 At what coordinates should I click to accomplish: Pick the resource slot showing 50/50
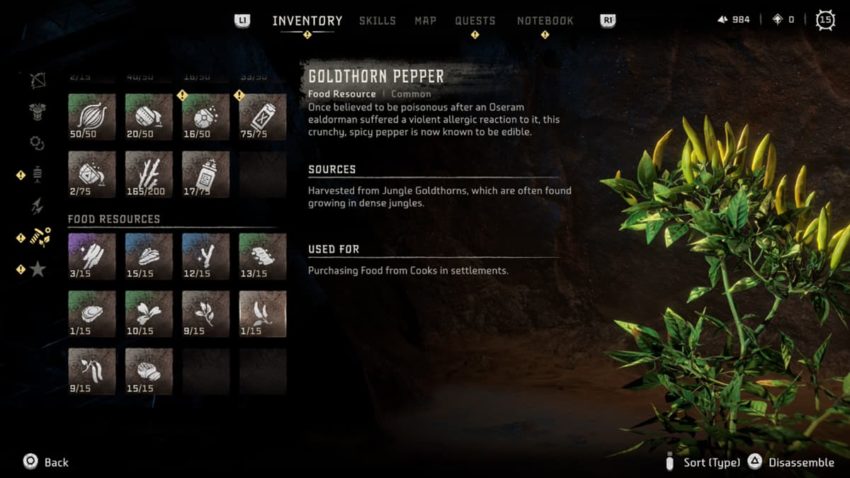click(91, 117)
